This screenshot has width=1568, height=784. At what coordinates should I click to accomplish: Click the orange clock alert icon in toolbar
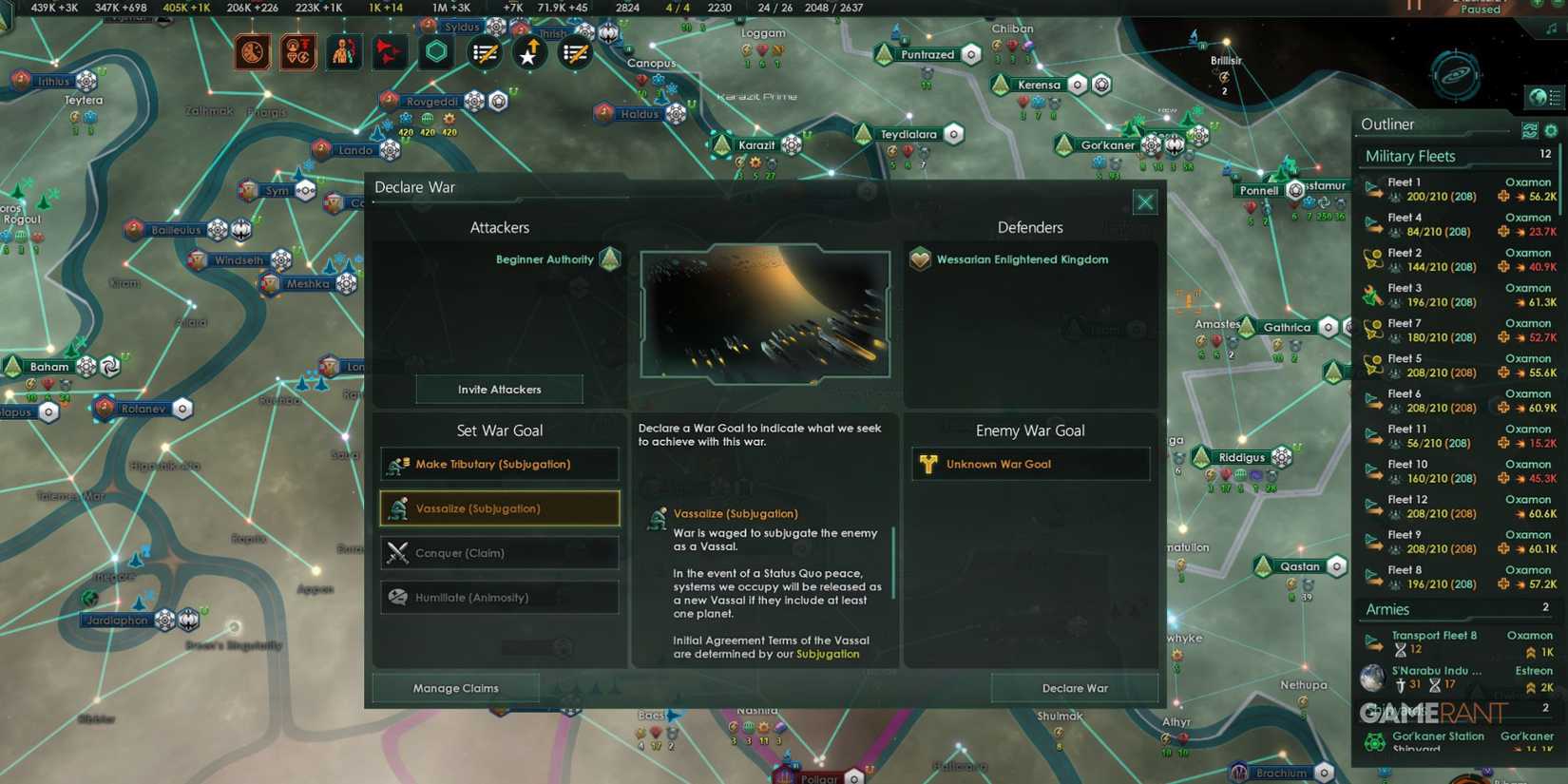pyautogui.click(x=252, y=52)
